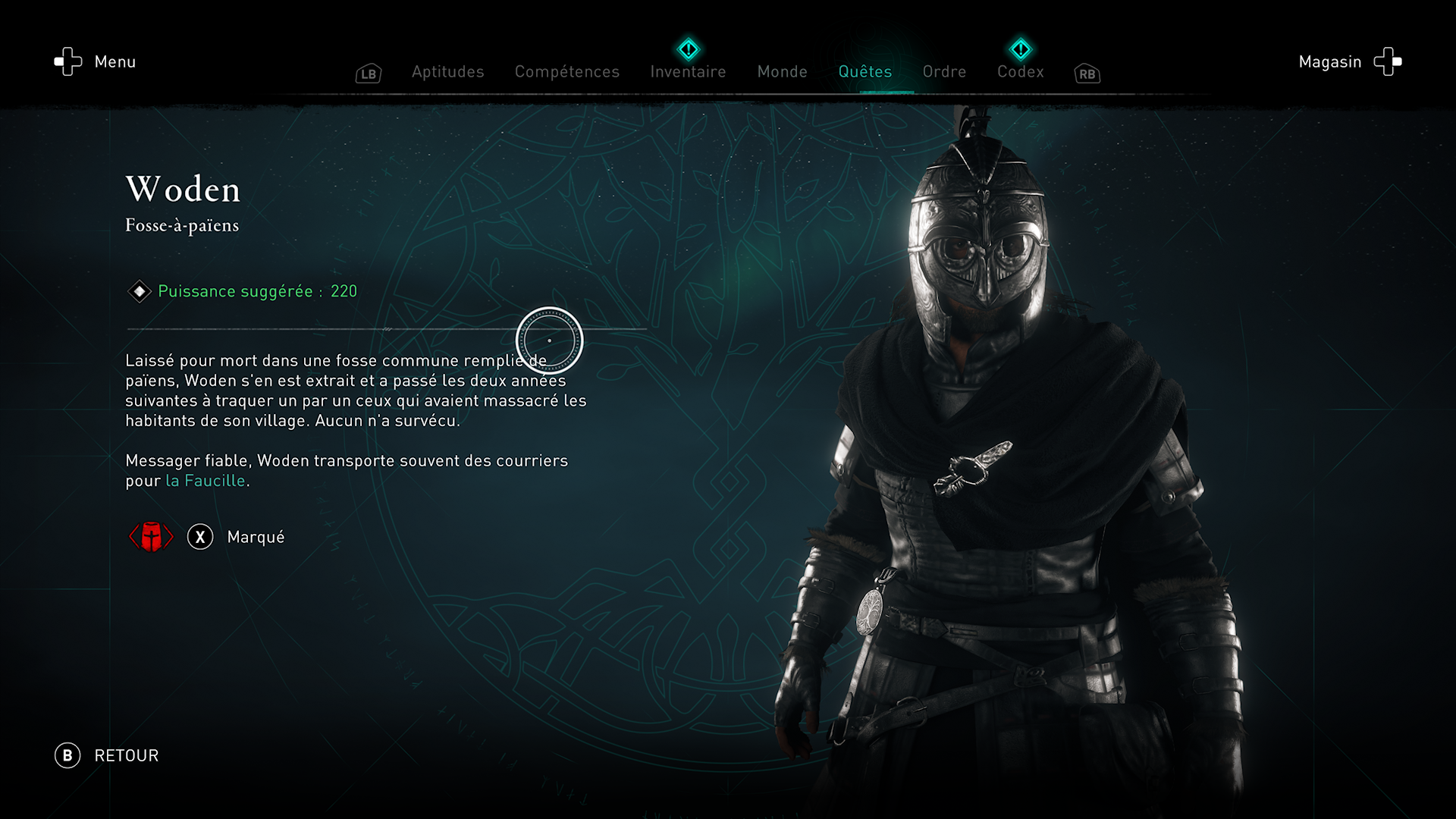Open the Magasin store

(1349, 61)
